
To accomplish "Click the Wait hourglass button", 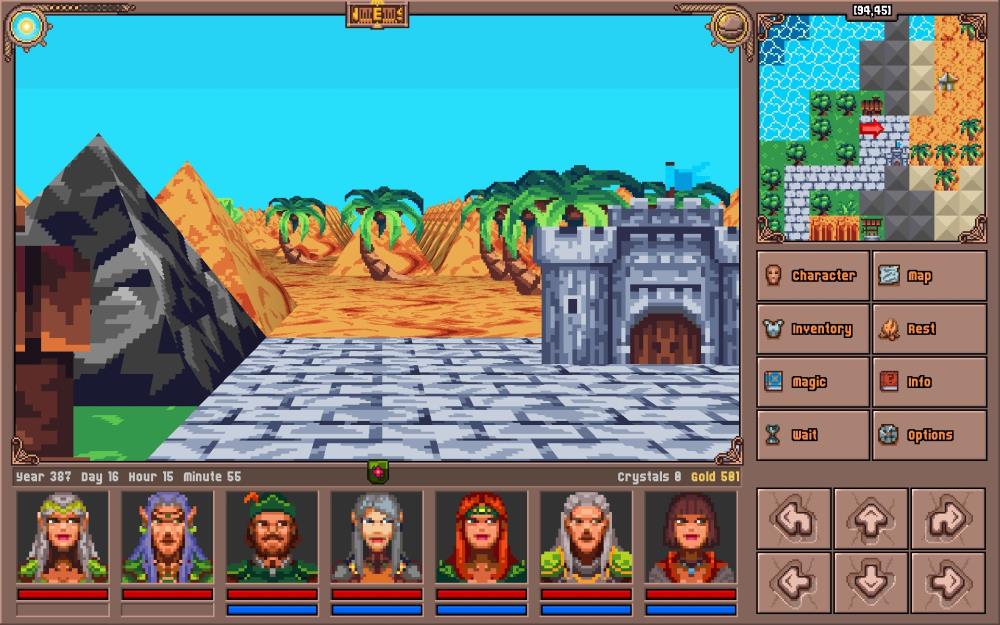I will (812, 435).
